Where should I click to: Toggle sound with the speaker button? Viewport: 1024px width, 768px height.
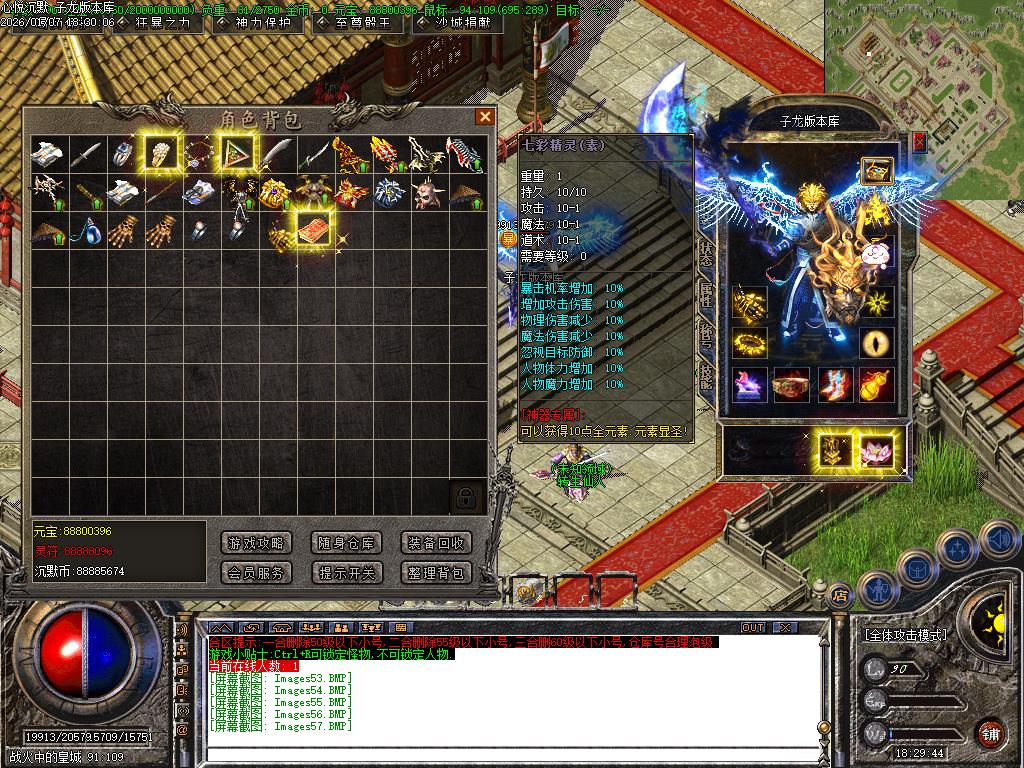click(x=998, y=539)
